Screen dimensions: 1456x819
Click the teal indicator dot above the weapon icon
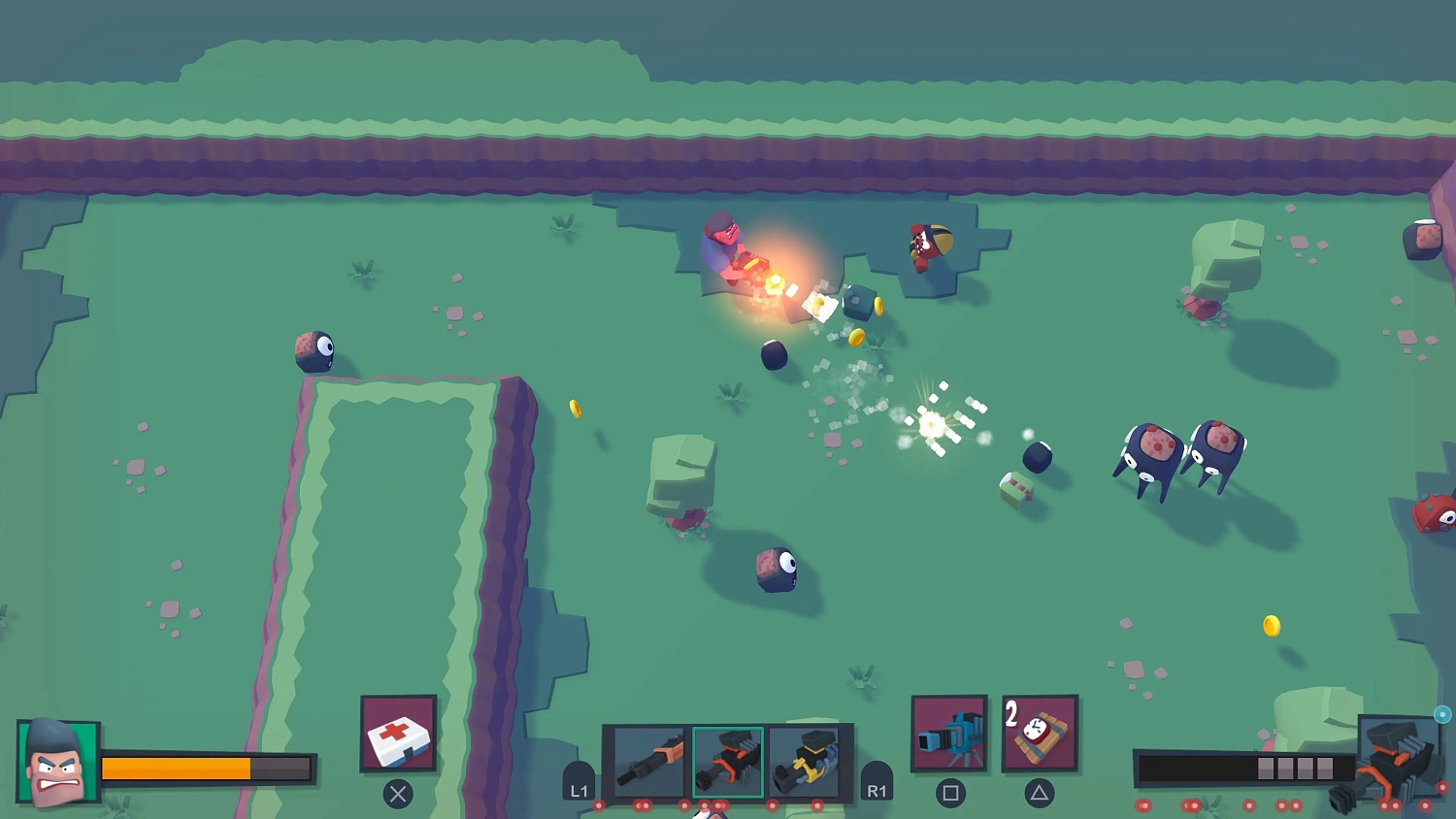point(1442,713)
